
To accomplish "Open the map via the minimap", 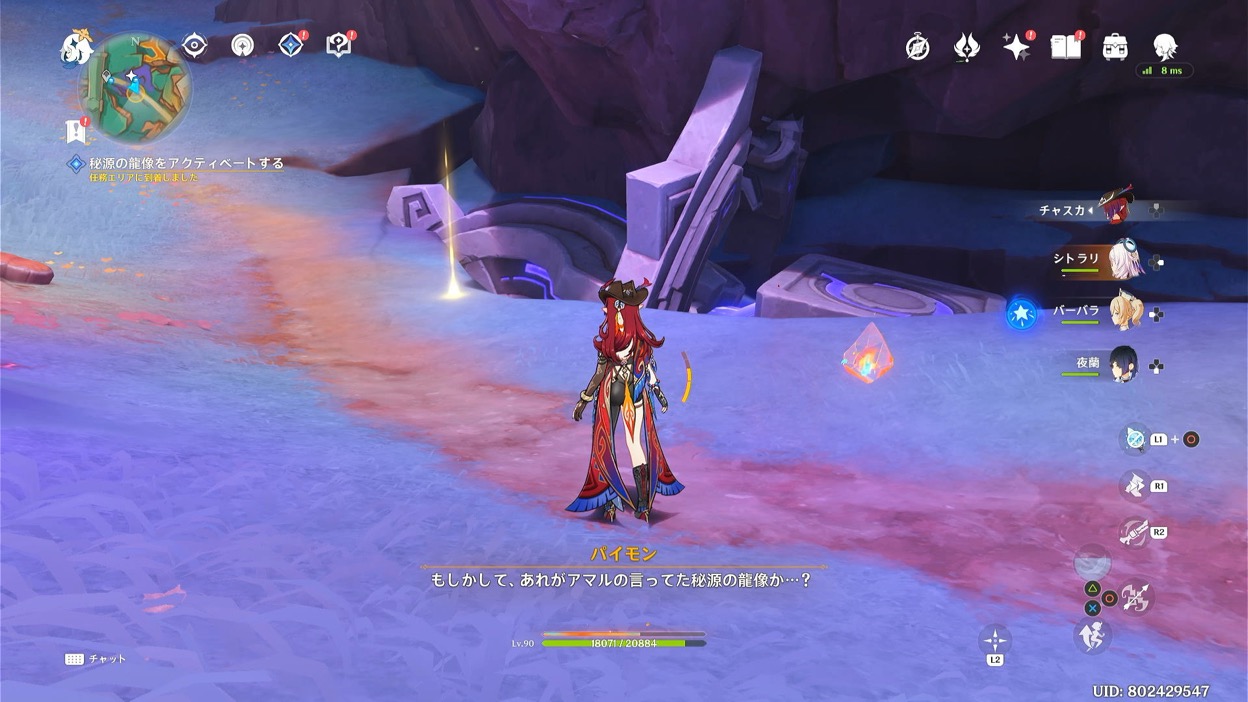I will pos(135,86).
